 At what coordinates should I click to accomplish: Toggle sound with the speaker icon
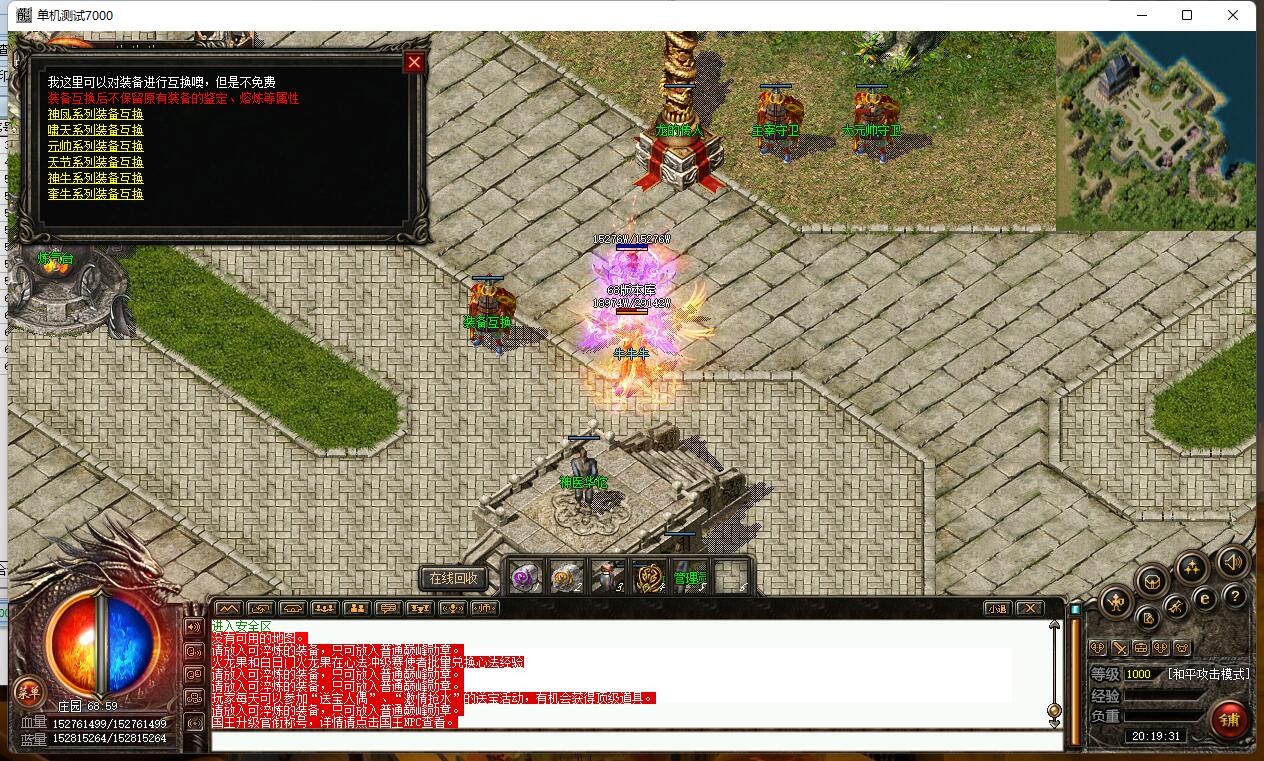[1232, 563]
